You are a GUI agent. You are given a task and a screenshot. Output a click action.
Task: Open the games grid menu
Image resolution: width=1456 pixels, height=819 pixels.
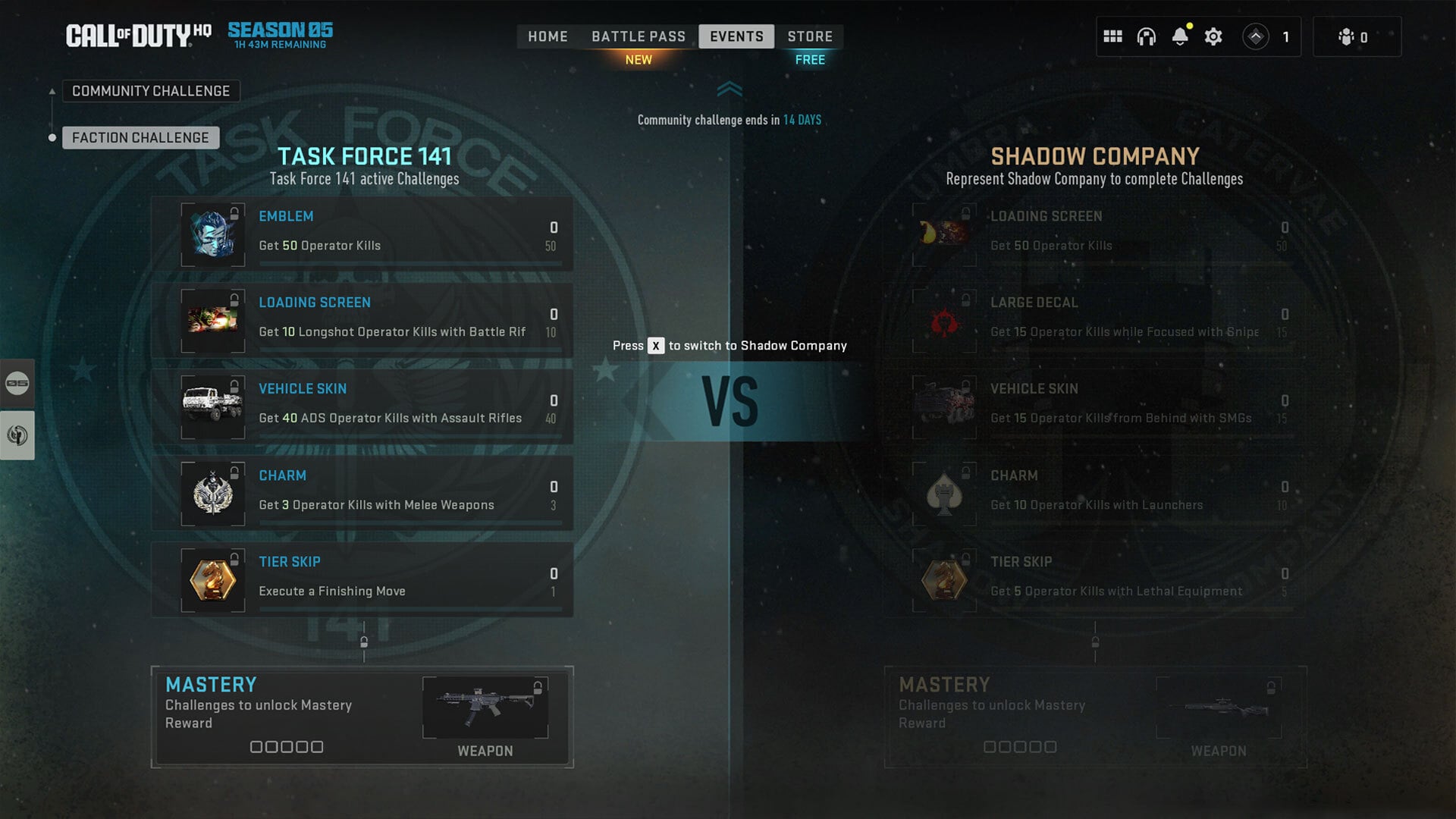[1112, 36]
